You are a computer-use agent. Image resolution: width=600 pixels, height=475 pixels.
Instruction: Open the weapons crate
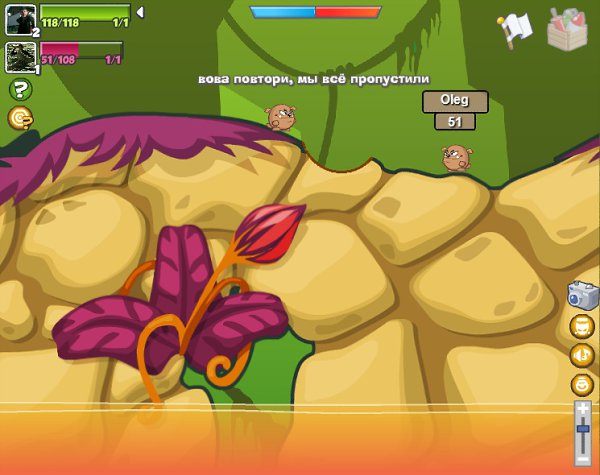click(x=567, y=28)
